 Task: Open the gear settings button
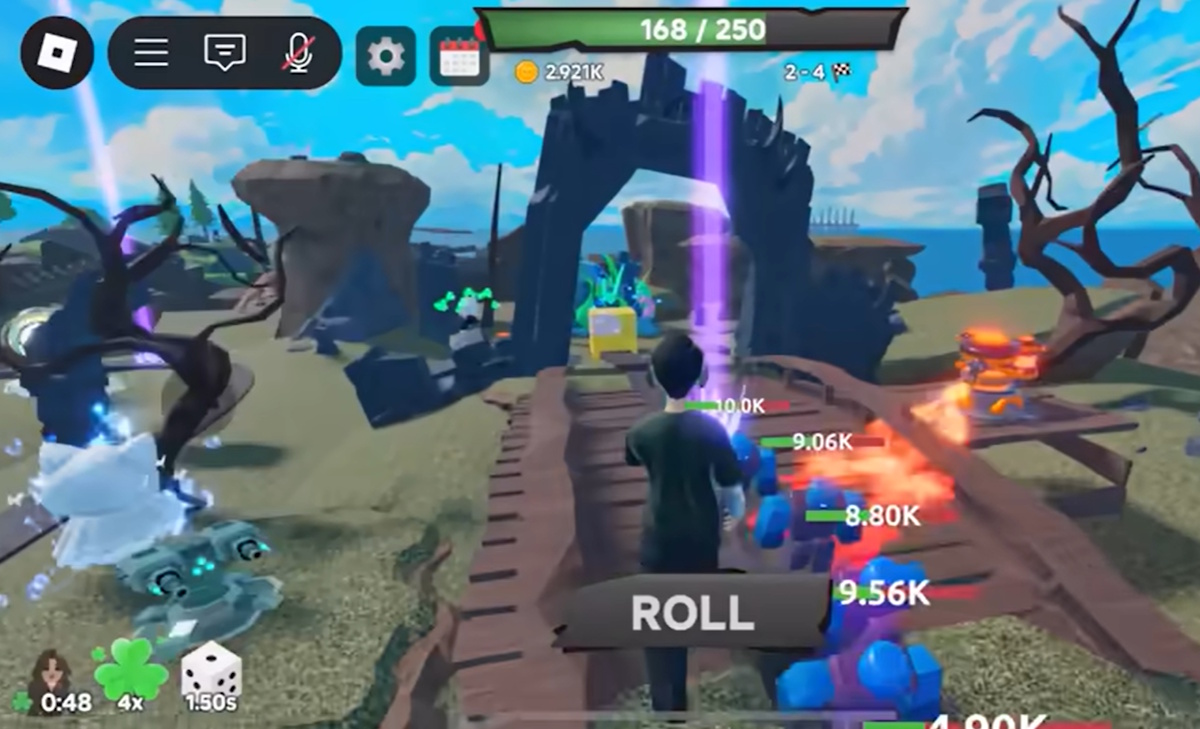(x=385, y=56)
